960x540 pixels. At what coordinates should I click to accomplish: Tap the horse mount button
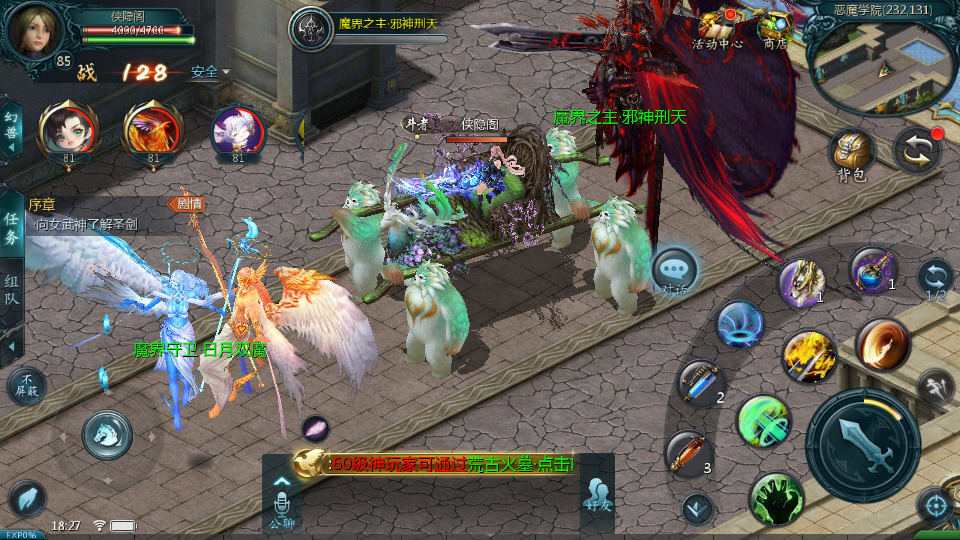pos(107,435)
